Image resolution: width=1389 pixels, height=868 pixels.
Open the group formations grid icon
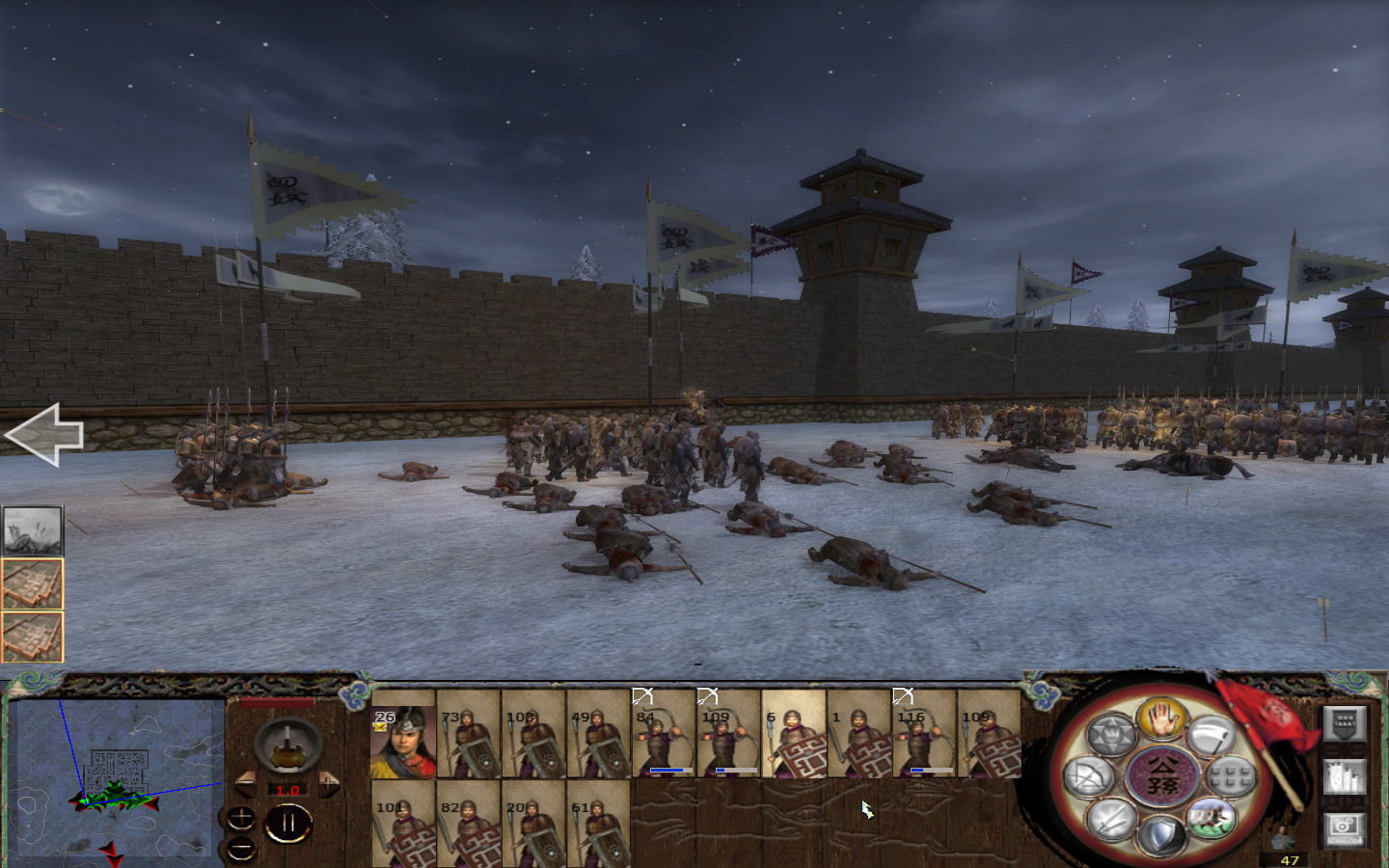[1229, 775]
